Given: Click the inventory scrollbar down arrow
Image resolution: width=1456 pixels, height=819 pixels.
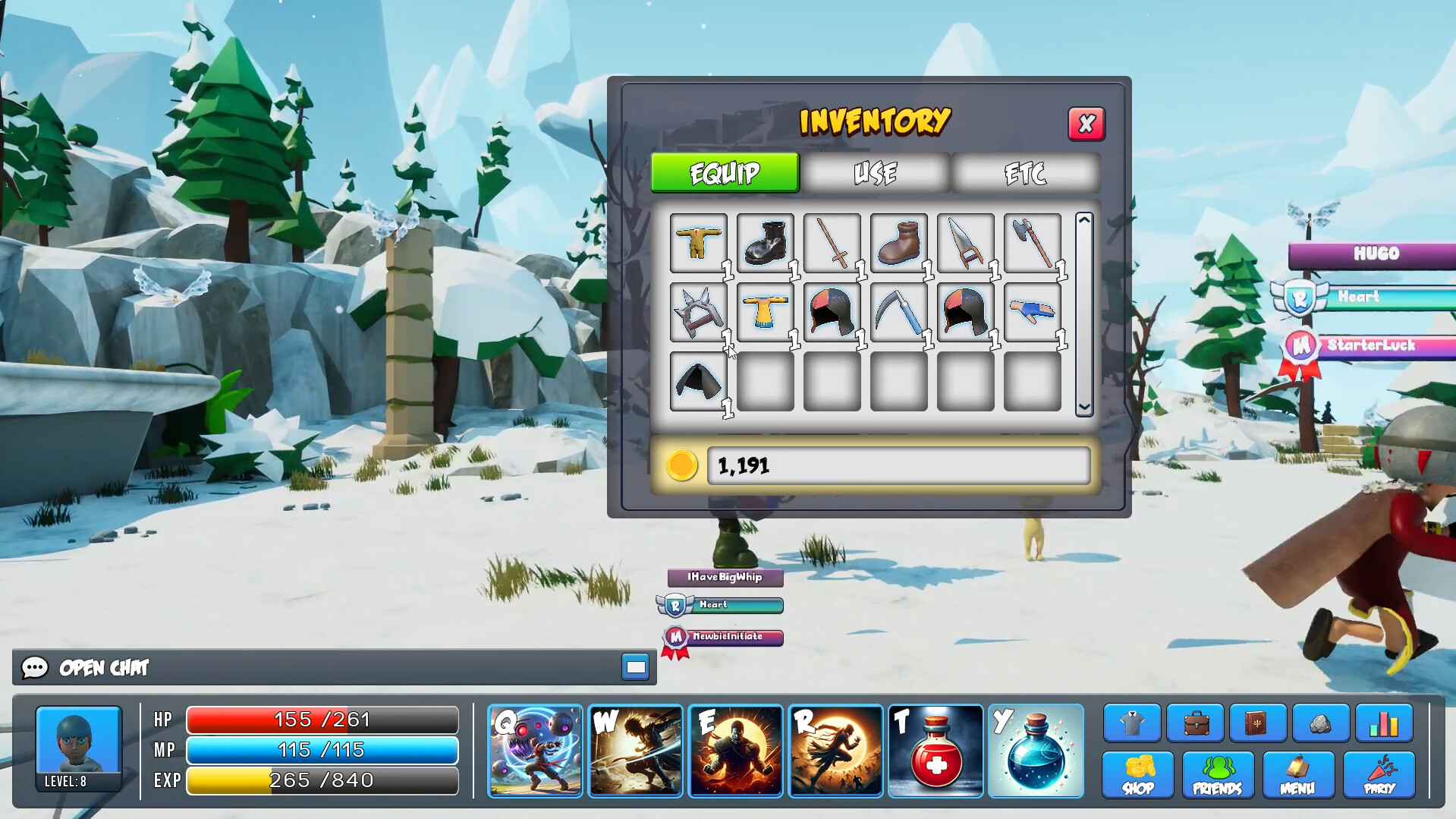Looking at the screenshot, I should click(x=1083, y=406).
